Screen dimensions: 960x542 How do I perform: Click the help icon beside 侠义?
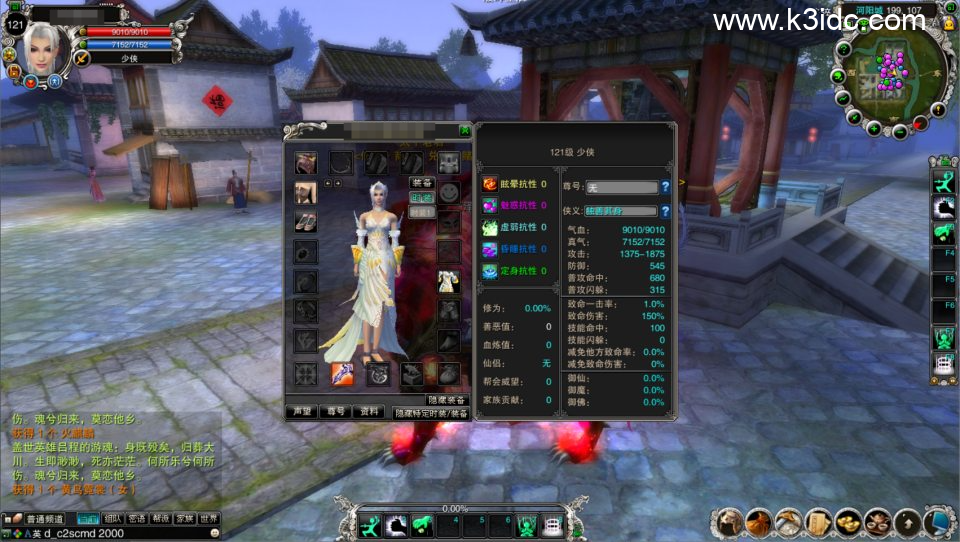(665, 211)
